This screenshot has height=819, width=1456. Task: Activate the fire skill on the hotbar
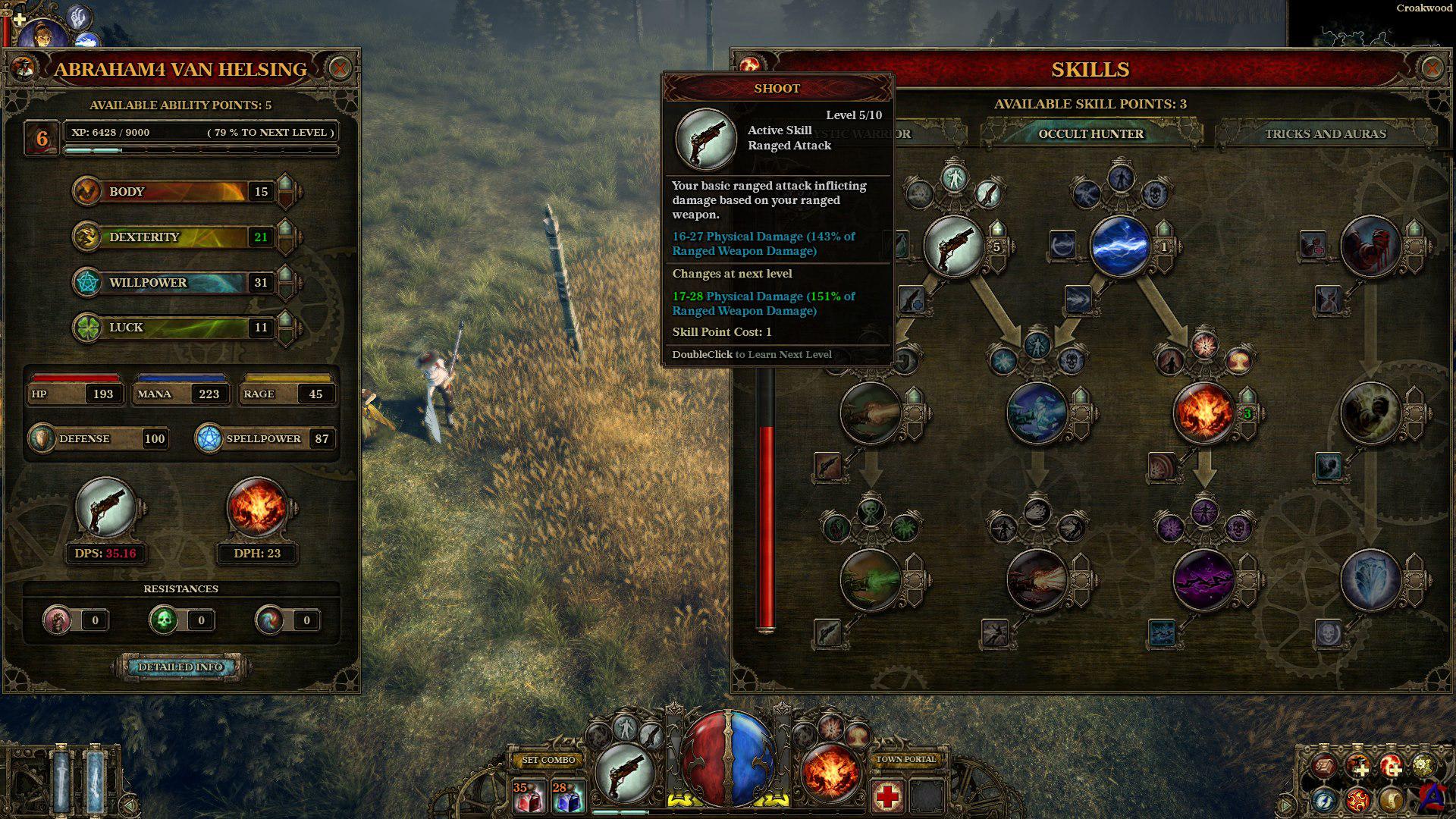tap(830, 773)
